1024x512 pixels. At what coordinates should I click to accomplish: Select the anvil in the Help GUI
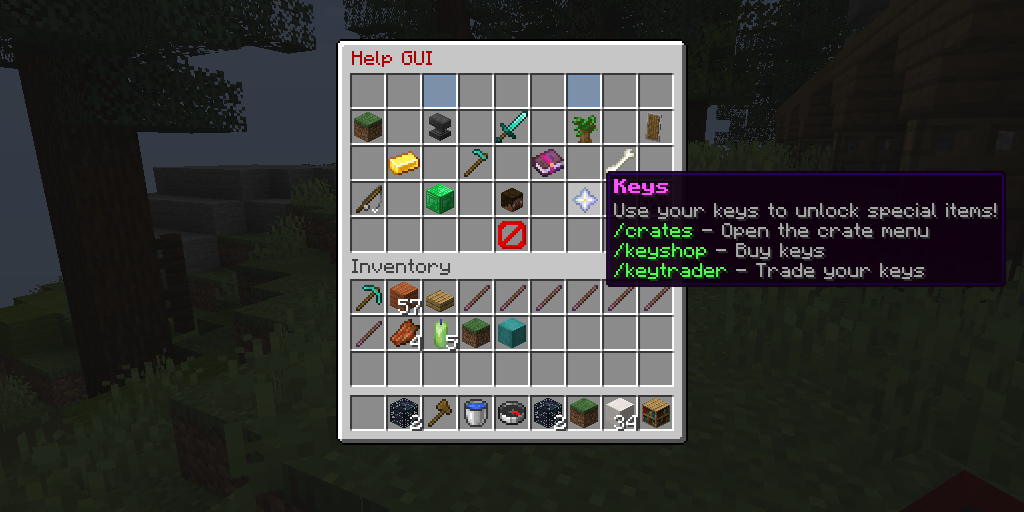tap(440, 127)
